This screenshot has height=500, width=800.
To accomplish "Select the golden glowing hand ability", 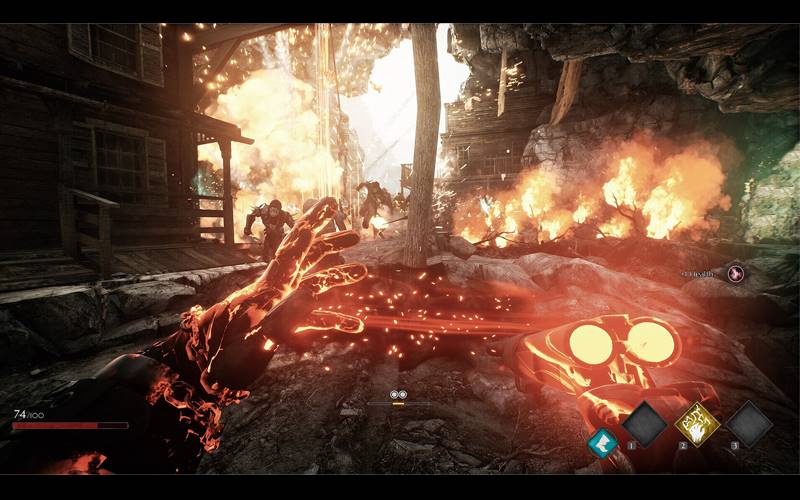I will point(696,424).
